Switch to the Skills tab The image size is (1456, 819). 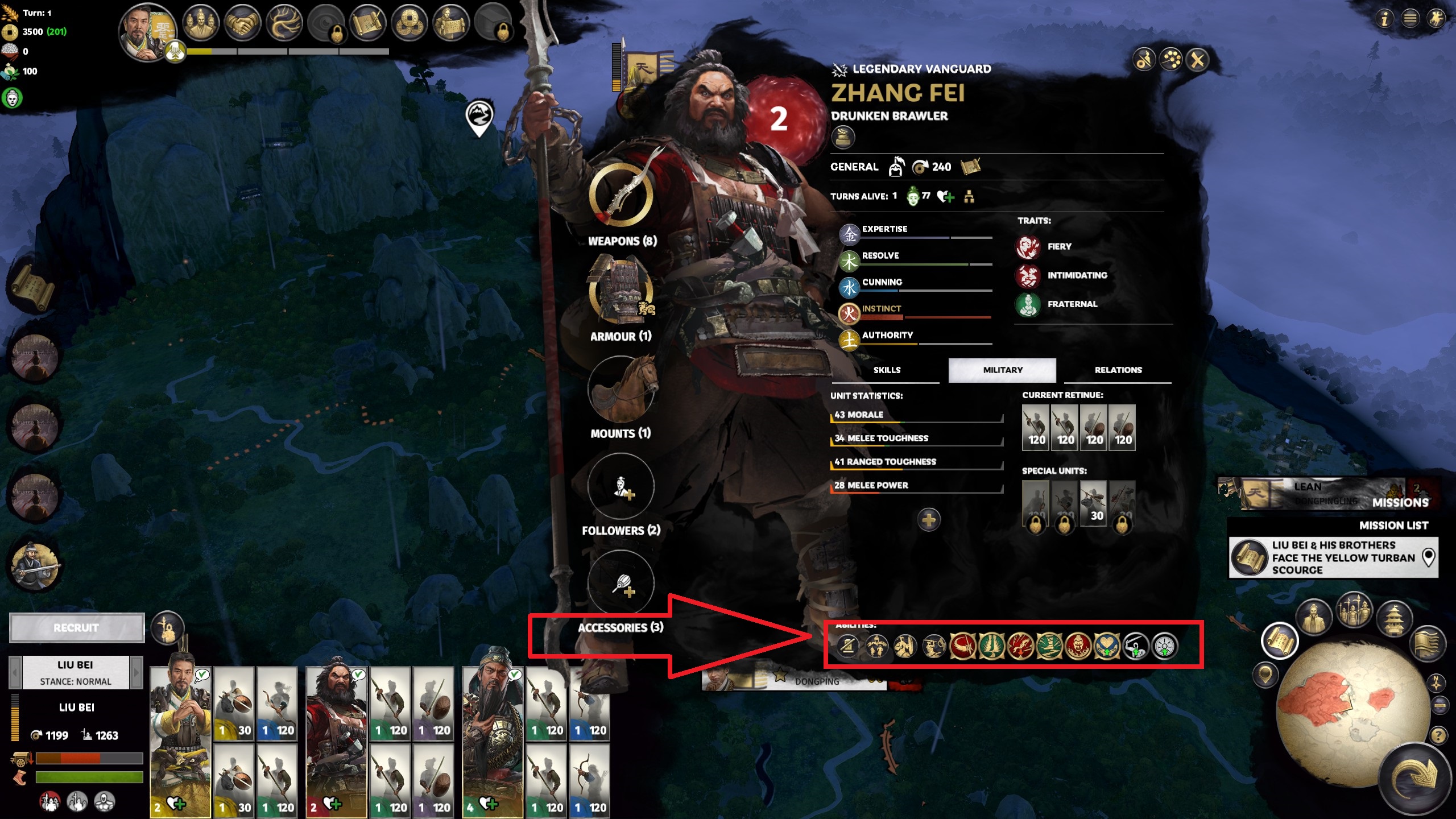tap(887, 370)
